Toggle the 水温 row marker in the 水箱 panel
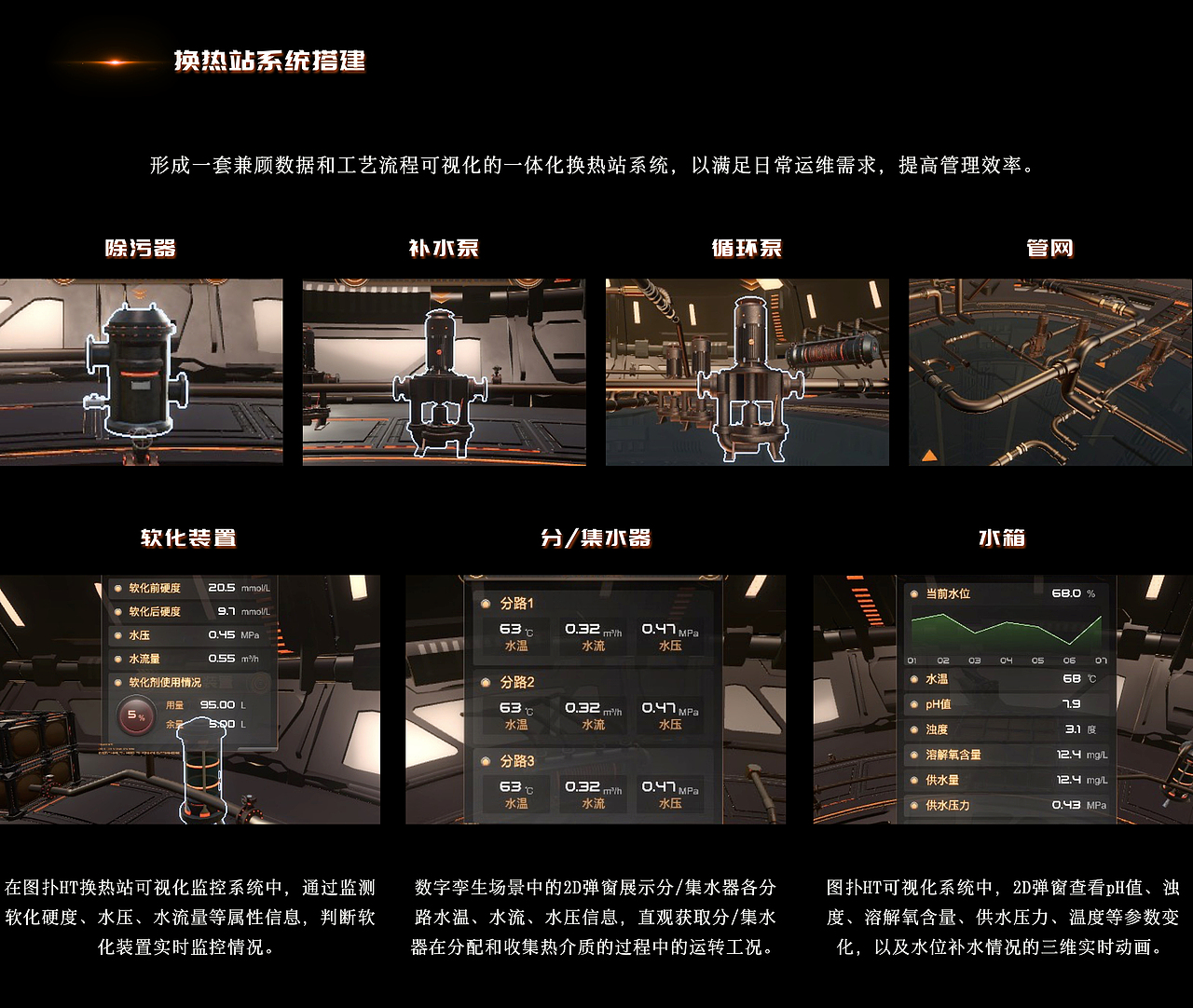This screenshot has width=1193, height=1008. pyautogui.click(x=913, y=679)
